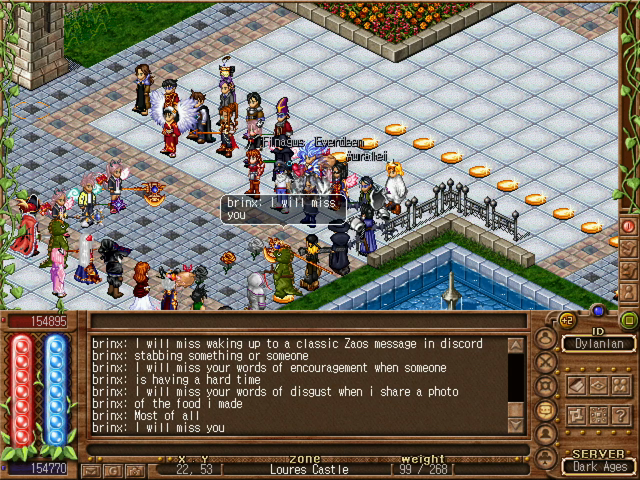Screen dimensions: 640x480
Task: Open the chat speech bubble panel
Action: pyautogui.click(x=546, y=410)
